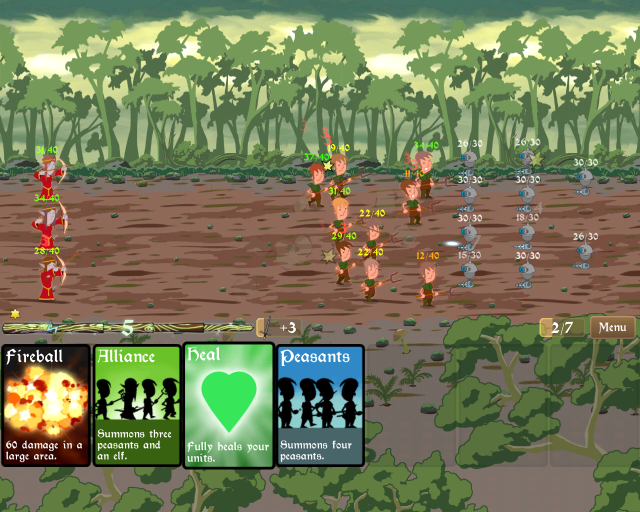The height and width of the screenshot is (512, 640).
Task: Open the Menu button
Action: (x=613, y=327)
